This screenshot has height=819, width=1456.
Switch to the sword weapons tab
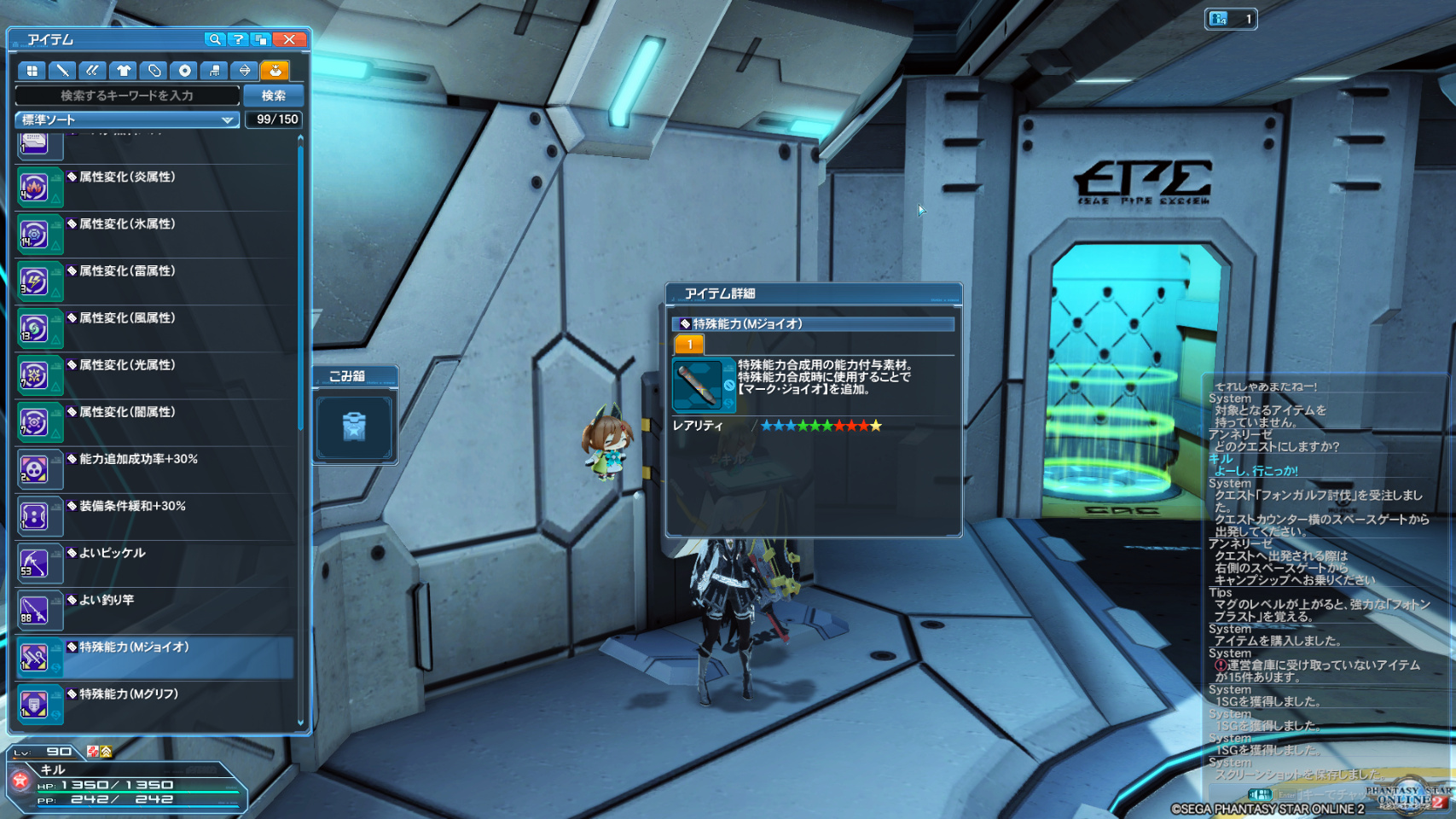[62, 71]
